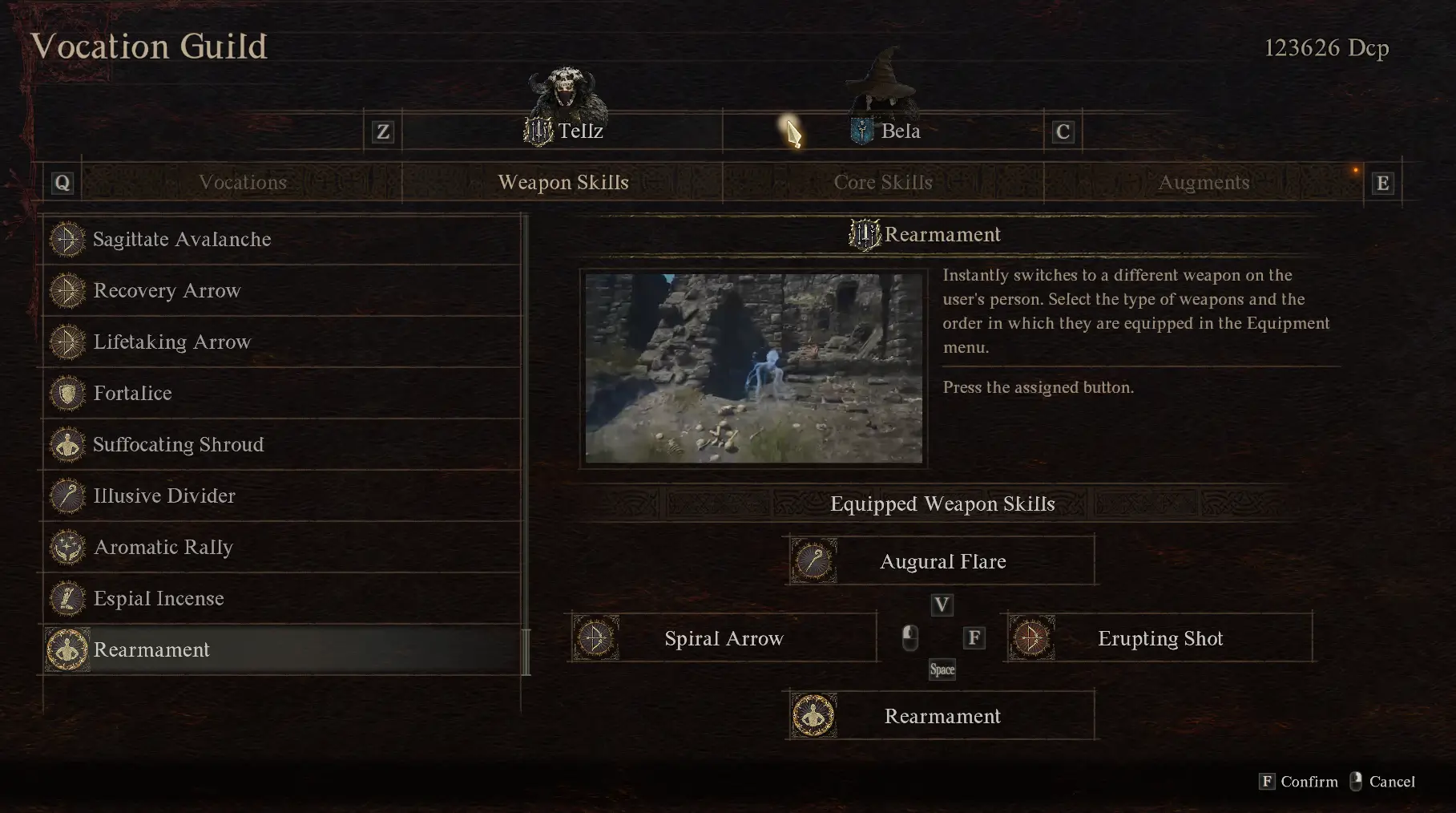Select the equipped Augural Flare skill icon

(815, 560)
